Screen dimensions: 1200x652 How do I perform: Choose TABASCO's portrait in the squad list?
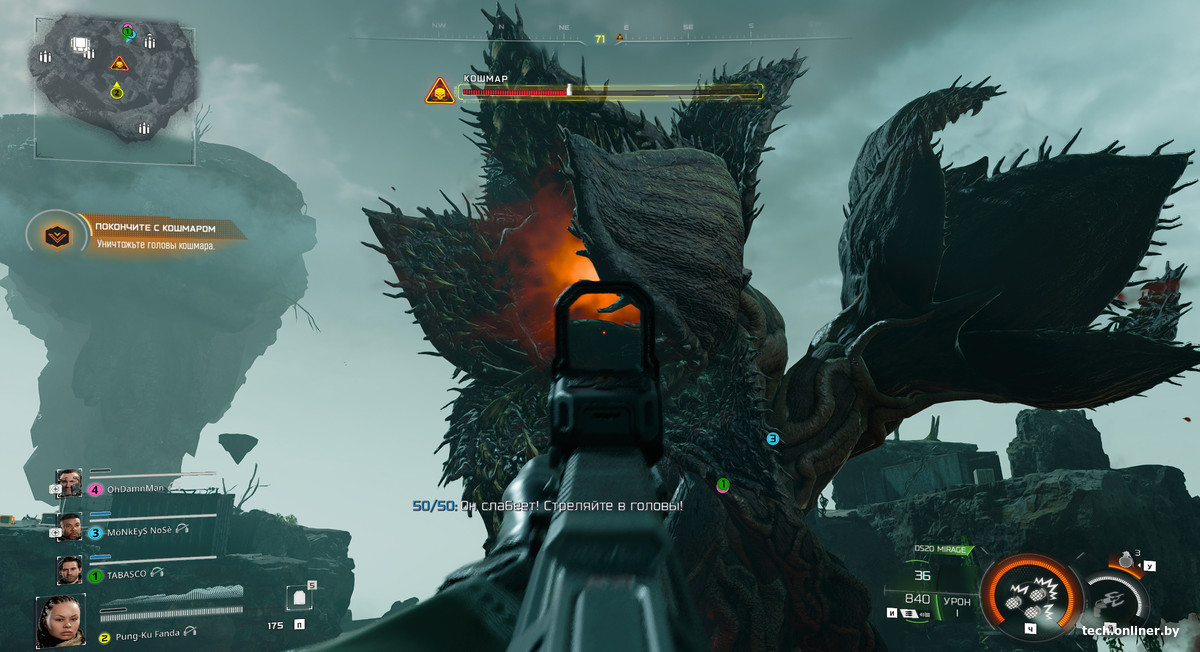pyautogui.click(x=69, y=570)
